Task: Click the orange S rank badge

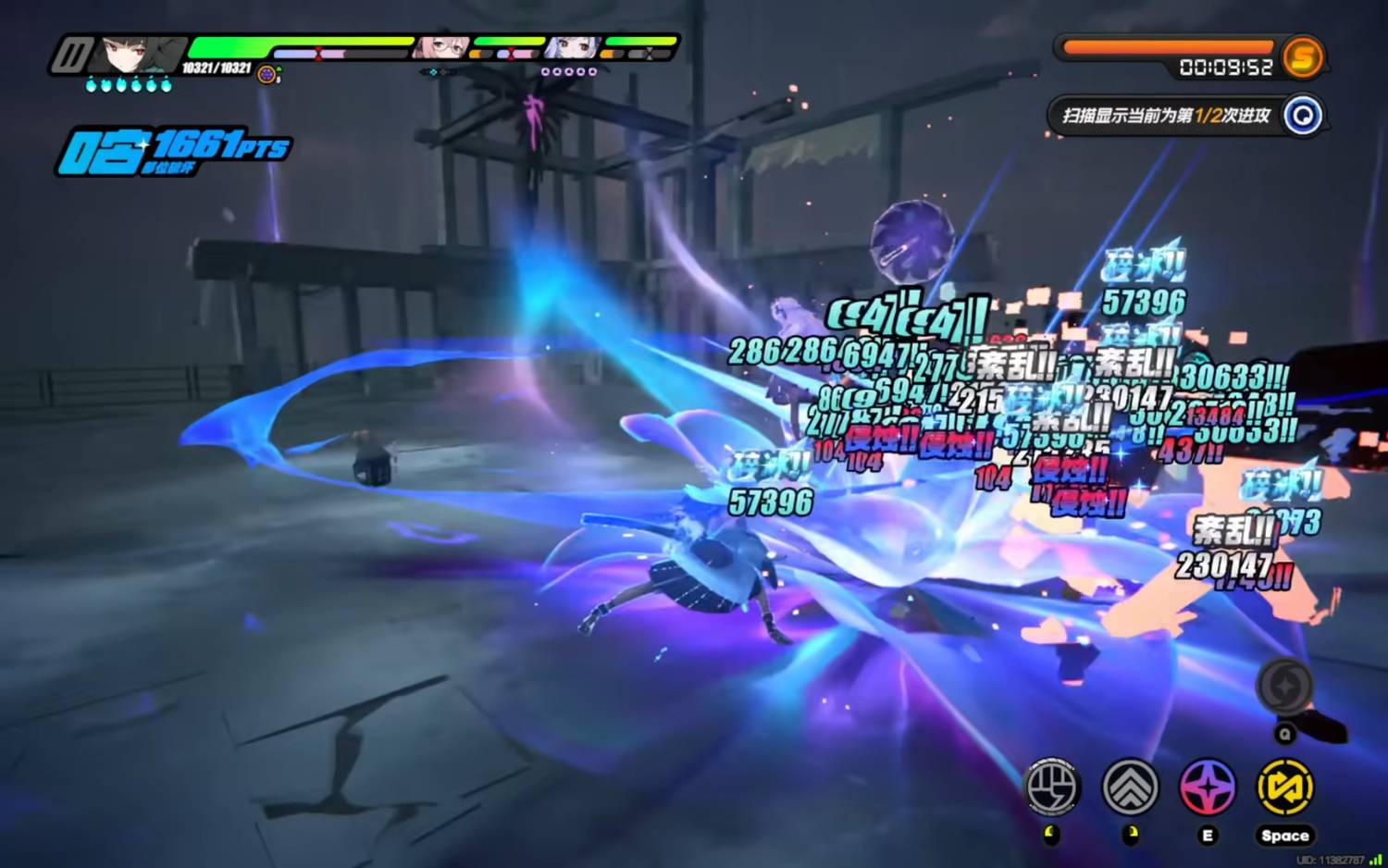Action: point(1303,57)
